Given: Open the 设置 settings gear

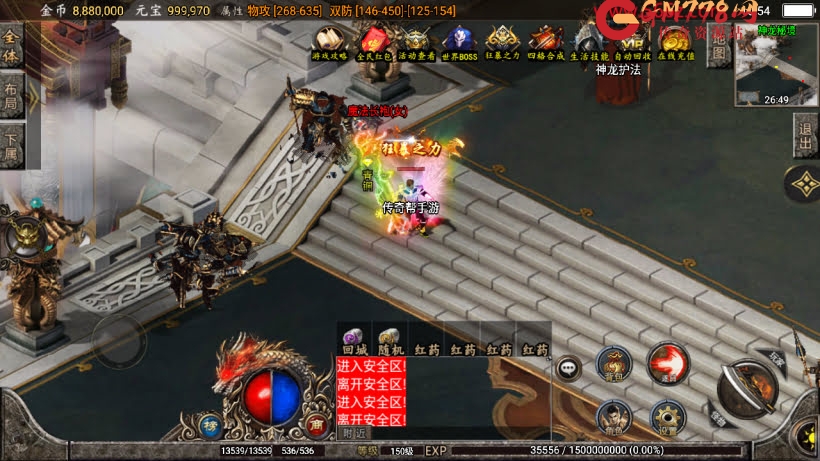Looking at the screenshot, I should click(667, 417).
